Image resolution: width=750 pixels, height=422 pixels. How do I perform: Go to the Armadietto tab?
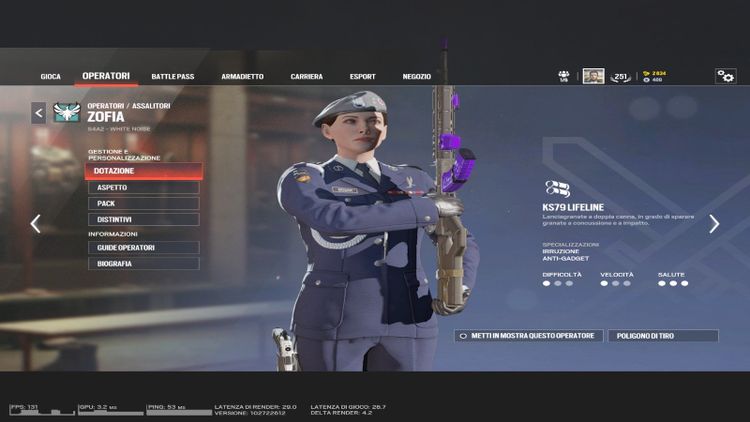click(x=242, y=76)
